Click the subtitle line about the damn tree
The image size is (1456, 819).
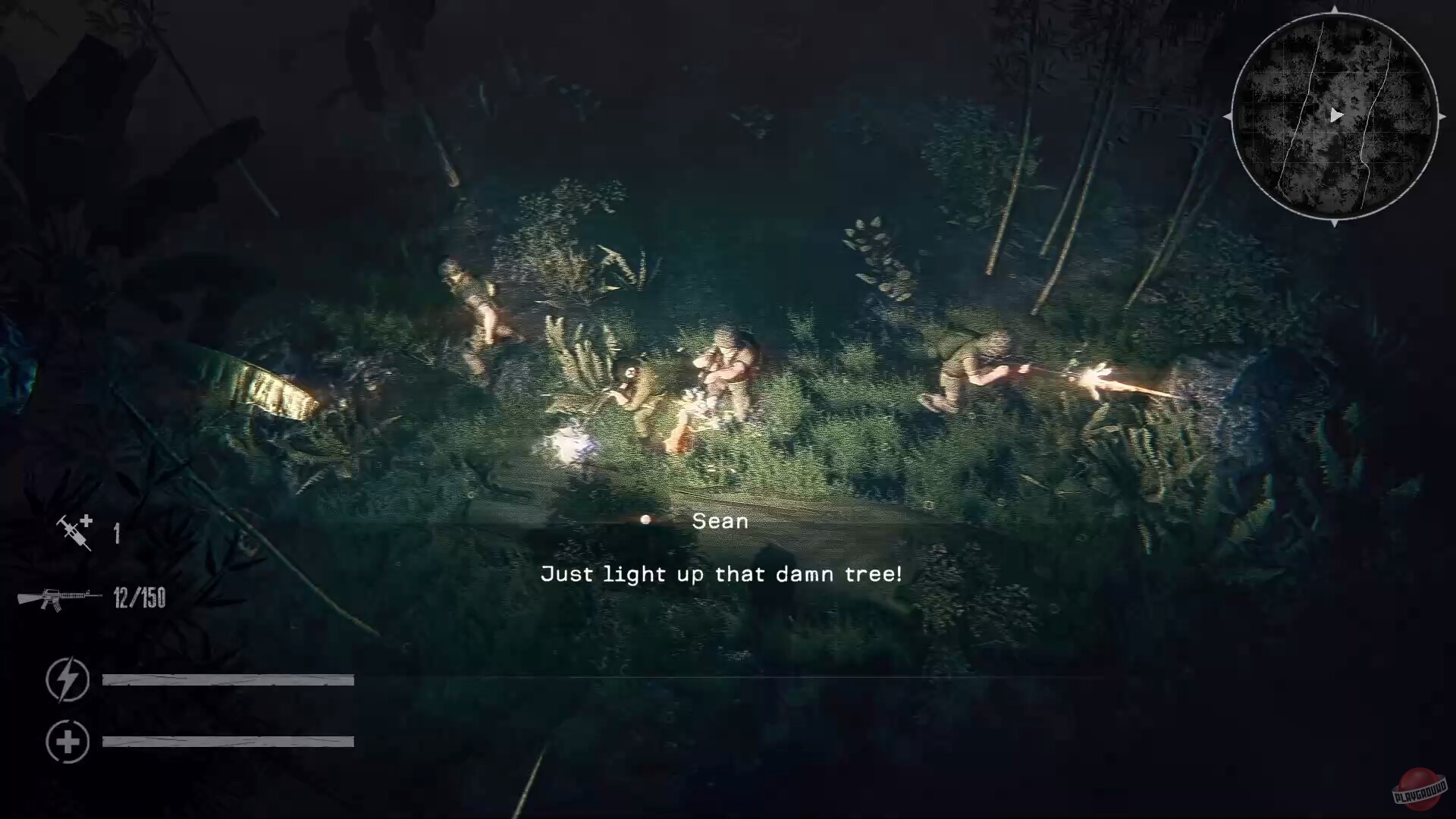(x=720, y=574)
